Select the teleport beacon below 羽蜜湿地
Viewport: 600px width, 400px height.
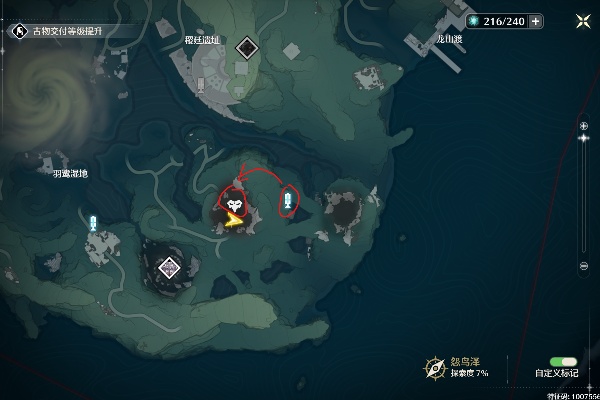(x=94, y=223)
